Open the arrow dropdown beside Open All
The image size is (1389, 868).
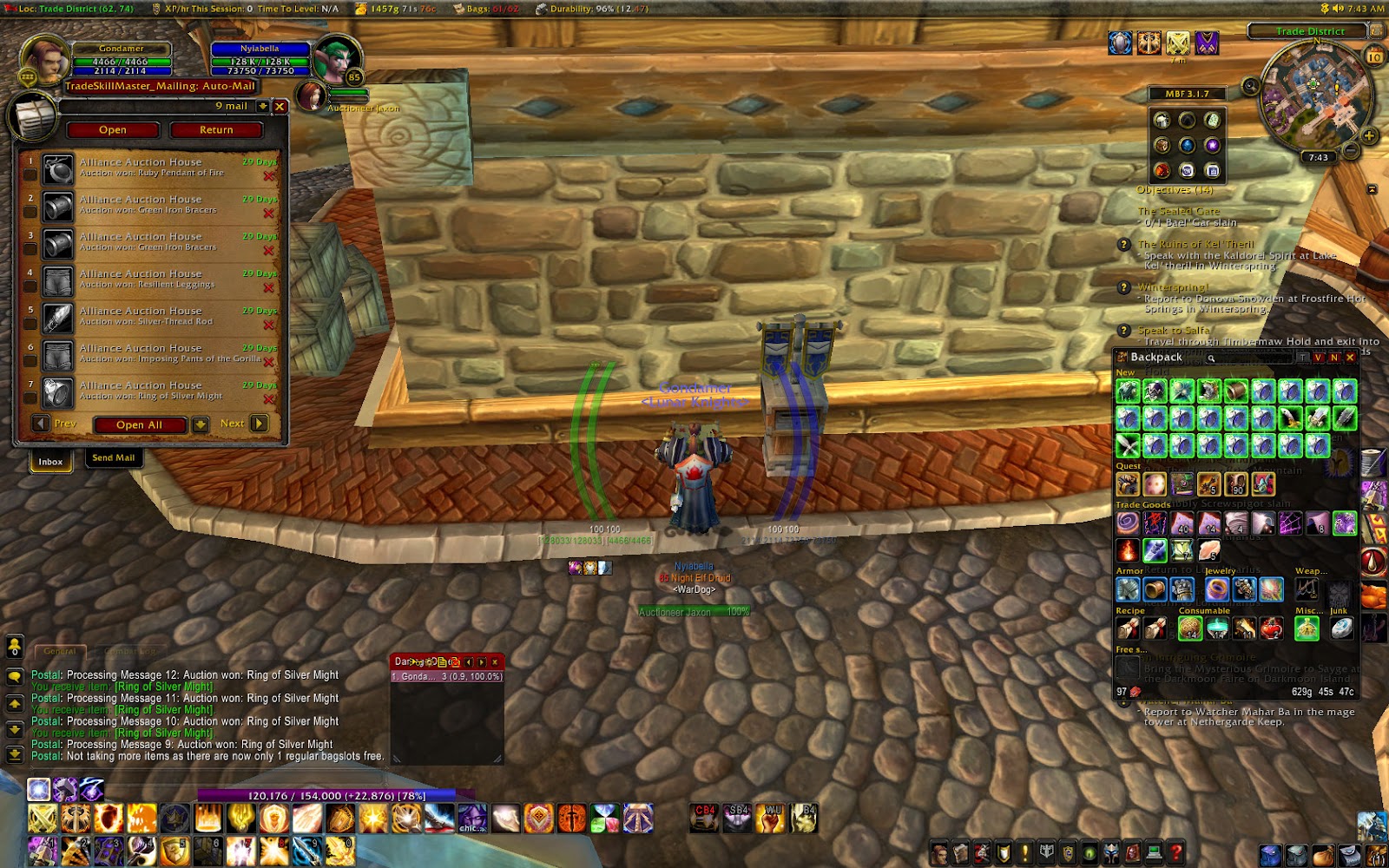point(201,424)
